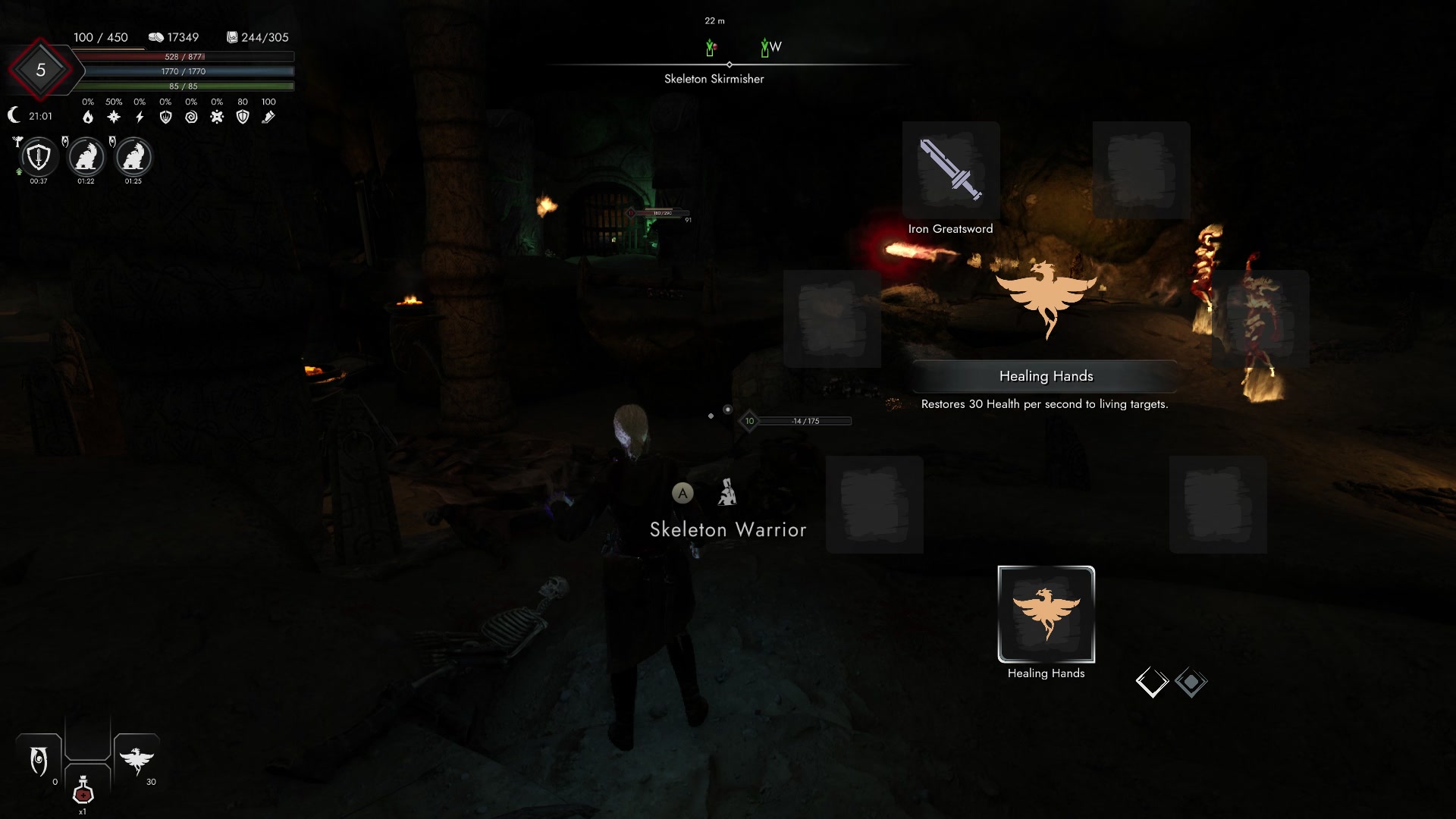Toggle the troll summon buff timed 01:25
Screen dimensions: 1456x819
click(x=133, y=158)
